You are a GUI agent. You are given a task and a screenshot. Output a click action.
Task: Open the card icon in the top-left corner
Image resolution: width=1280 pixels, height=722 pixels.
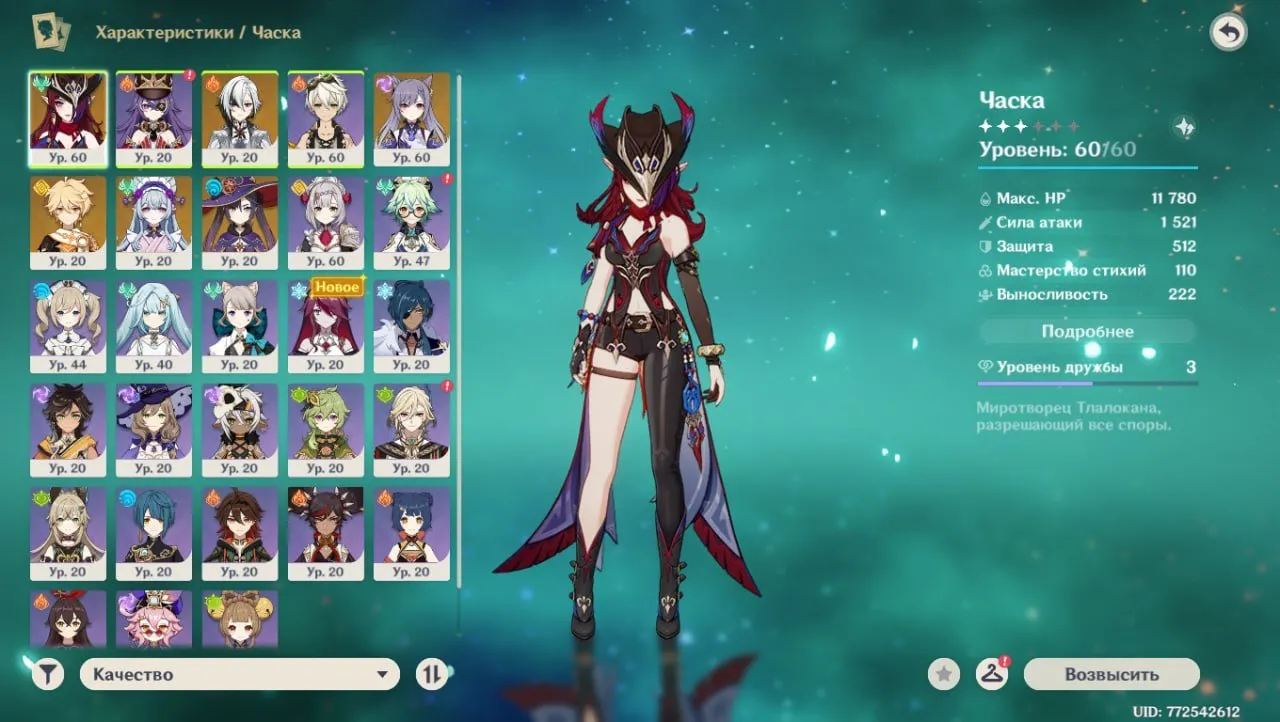[x=48, y=29]
